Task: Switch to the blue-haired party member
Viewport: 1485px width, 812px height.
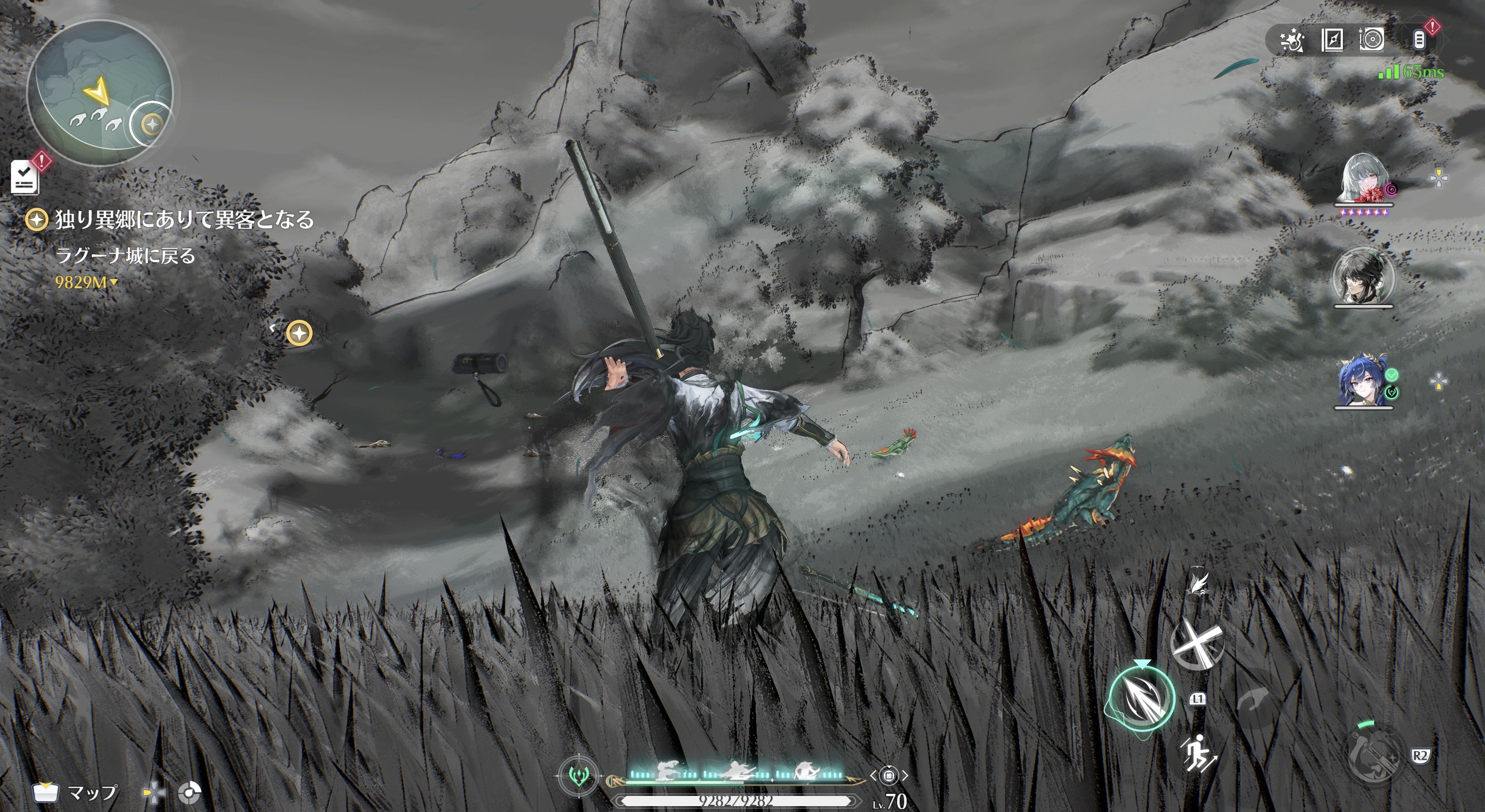Action: pyautogui.click(x=1363, y=380)
